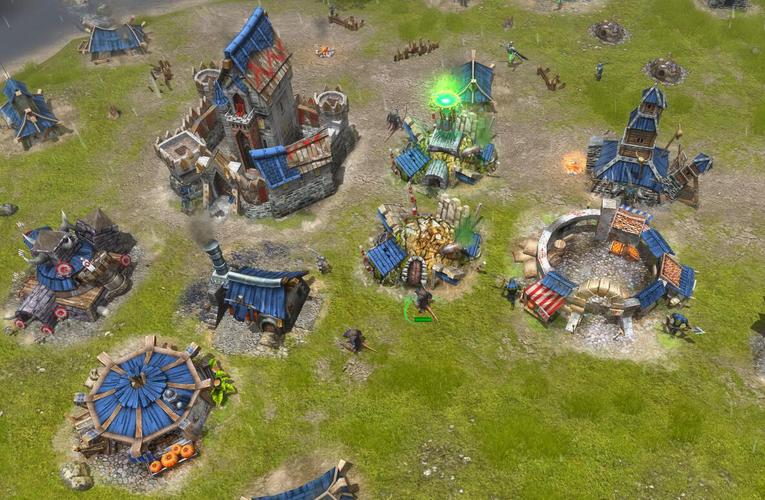Select the unit with the green selection ring
This screenshot has height=500, width=765.
click(x=423, y=303)
